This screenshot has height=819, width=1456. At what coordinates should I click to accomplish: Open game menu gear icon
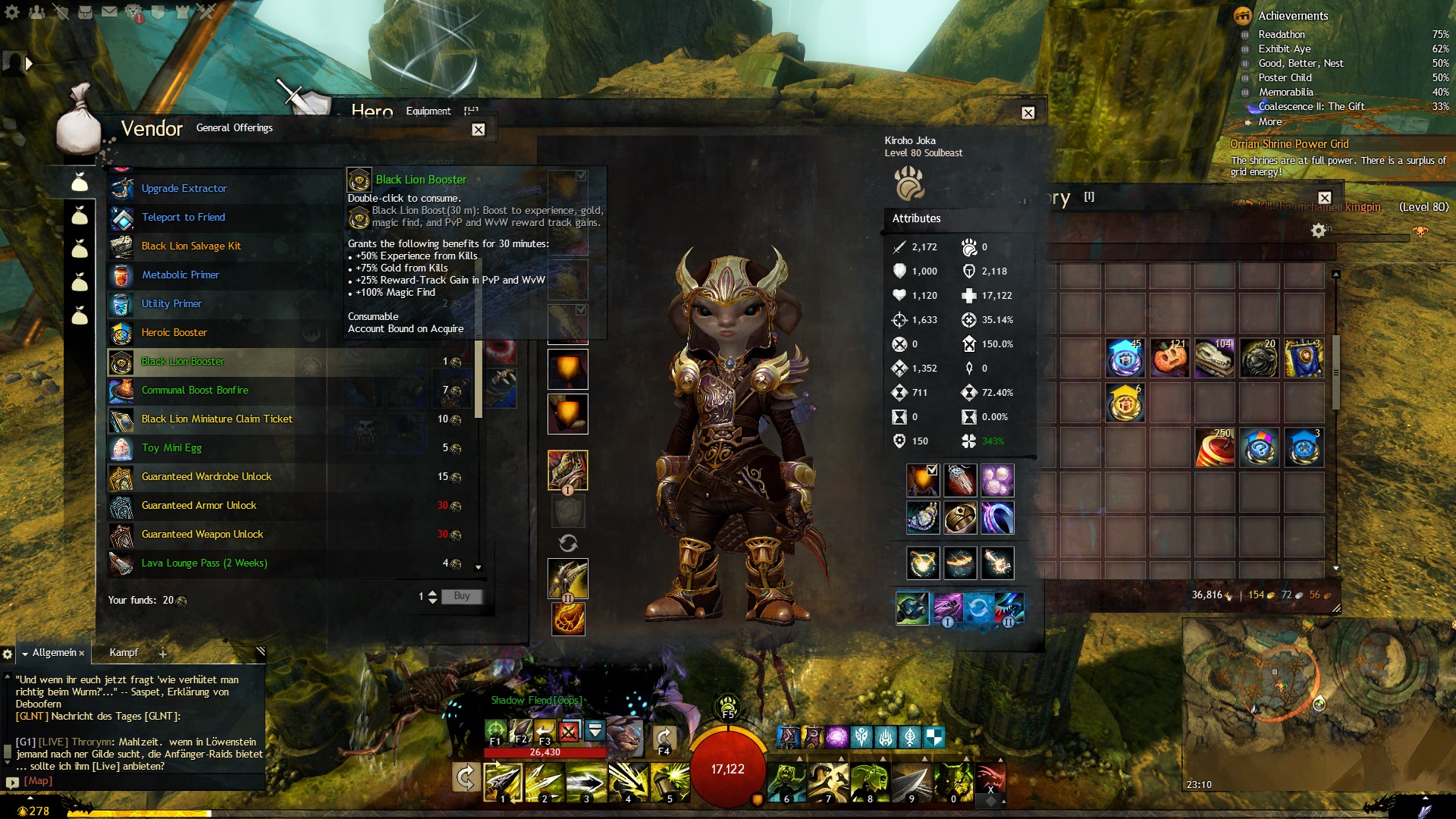(12, 12)
